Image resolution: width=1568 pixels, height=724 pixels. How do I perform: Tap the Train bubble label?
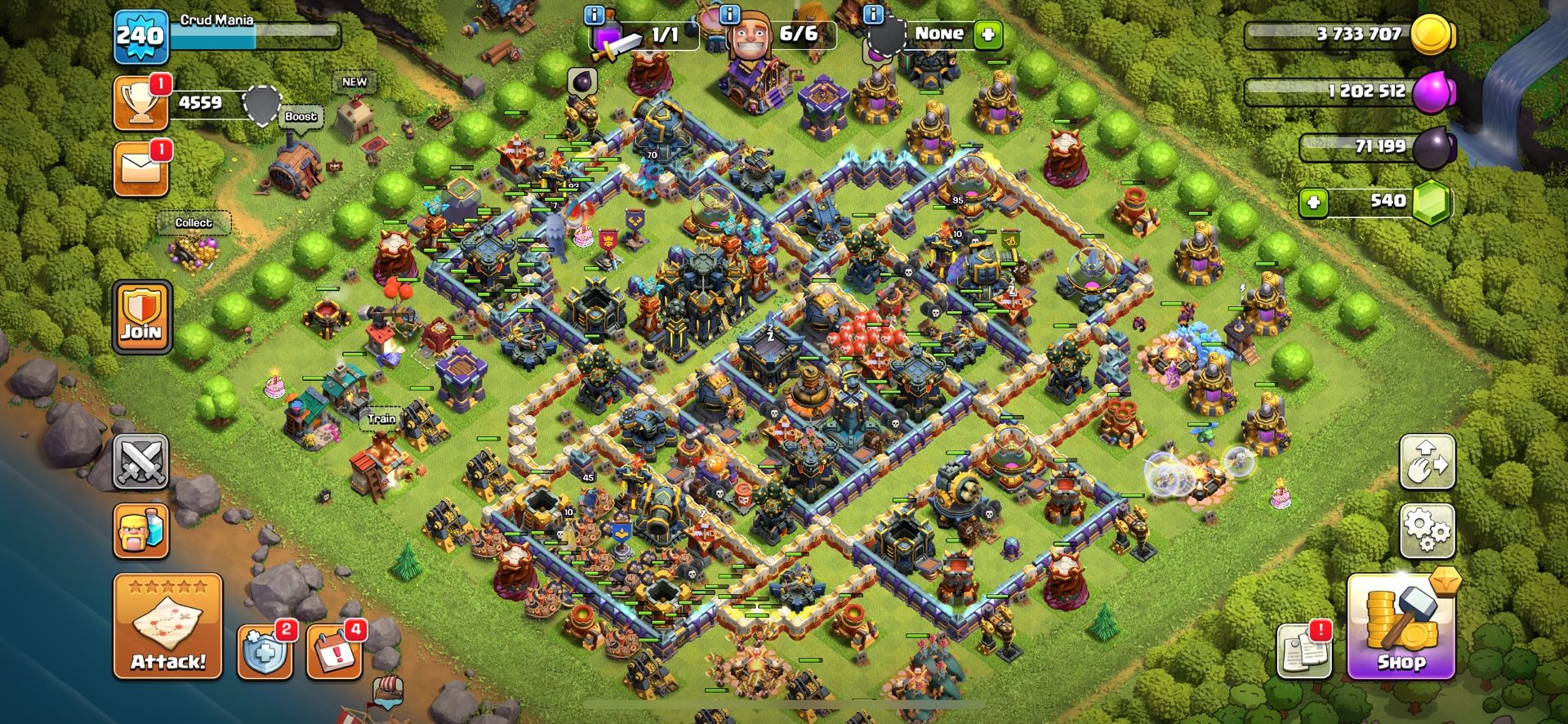[381, 418]
